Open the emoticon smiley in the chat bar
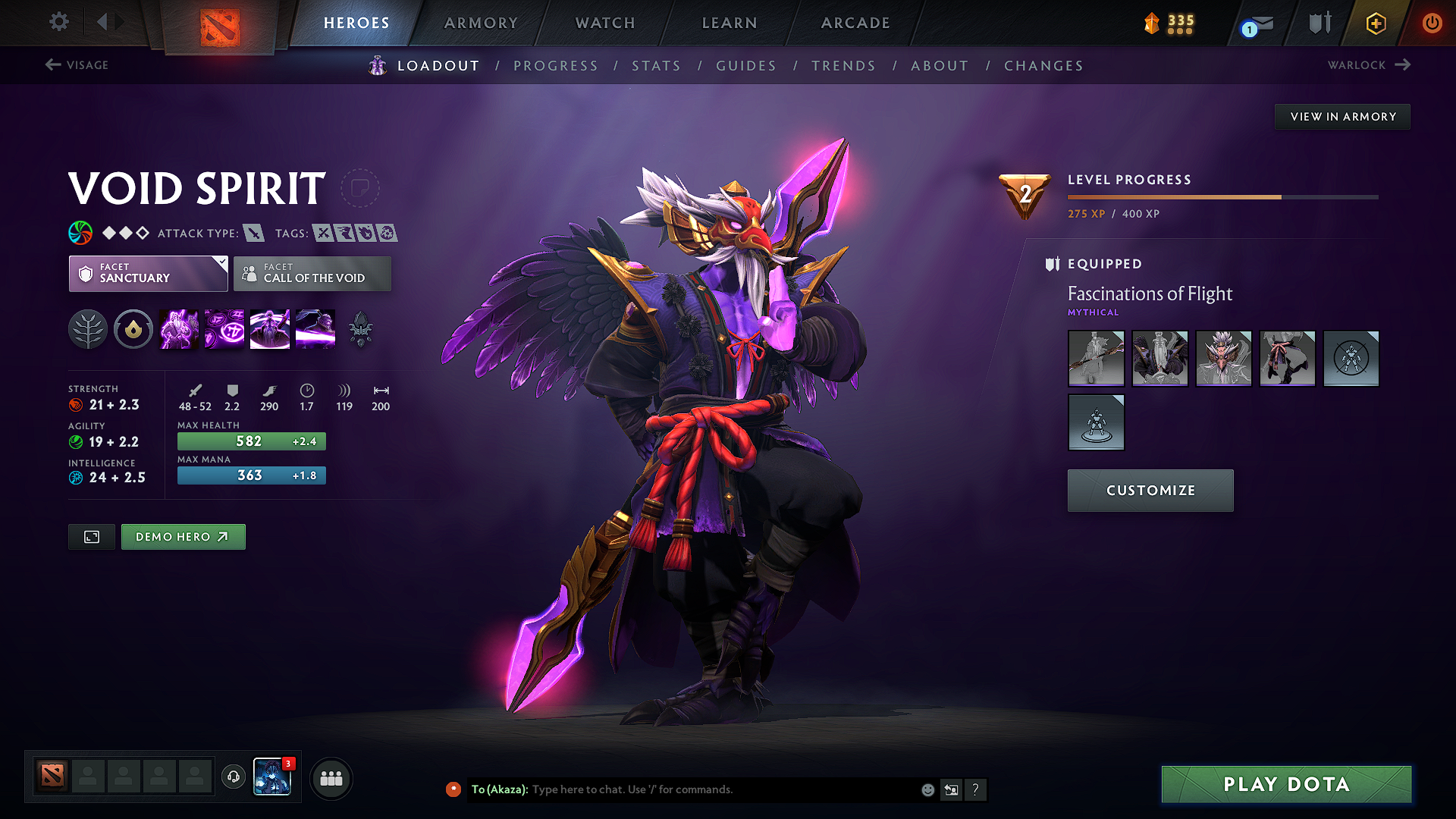This screenshot has height=819, width=1456. [927, 789]
